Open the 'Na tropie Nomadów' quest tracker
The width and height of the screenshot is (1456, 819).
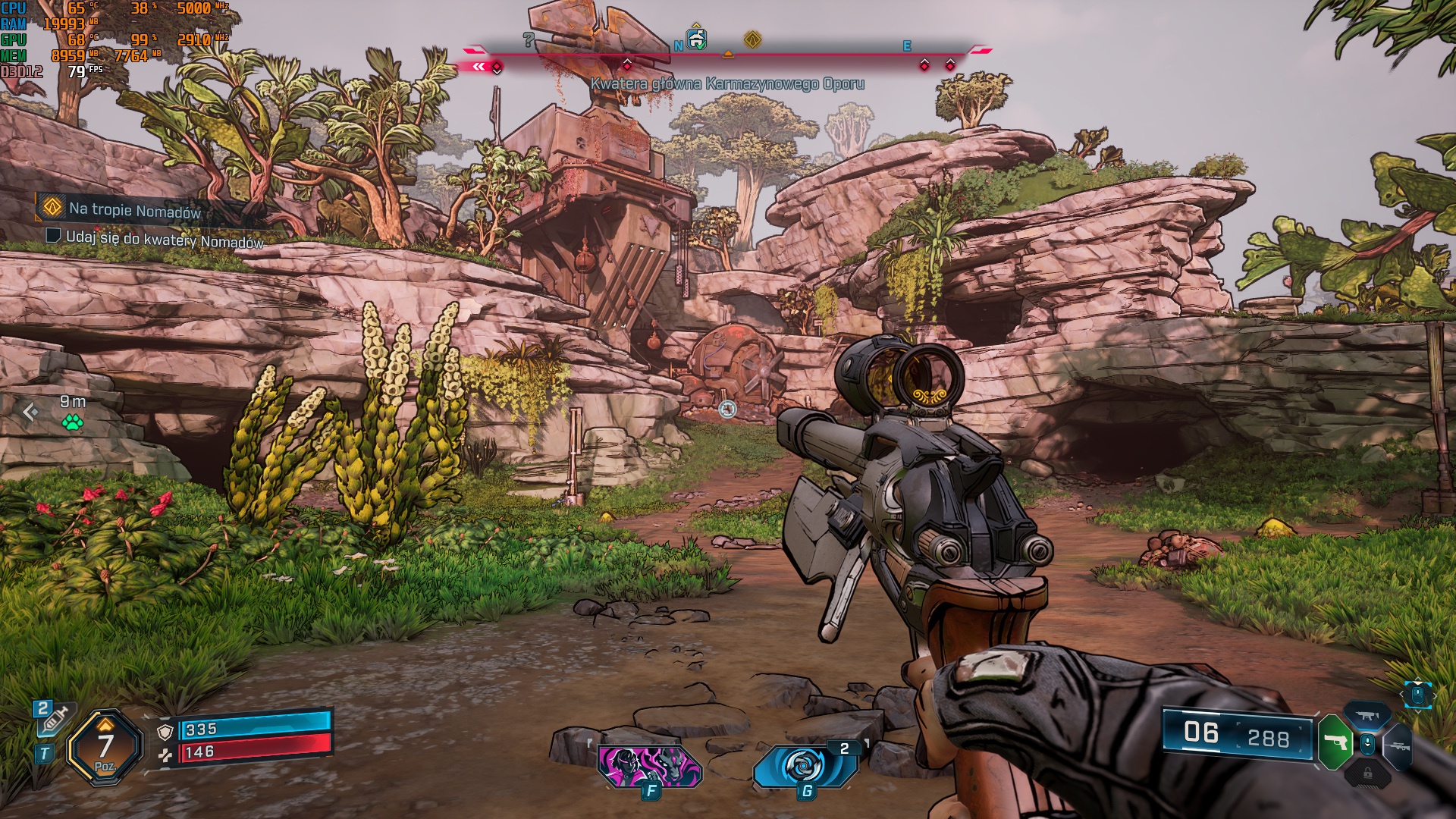tap(133, 209)
